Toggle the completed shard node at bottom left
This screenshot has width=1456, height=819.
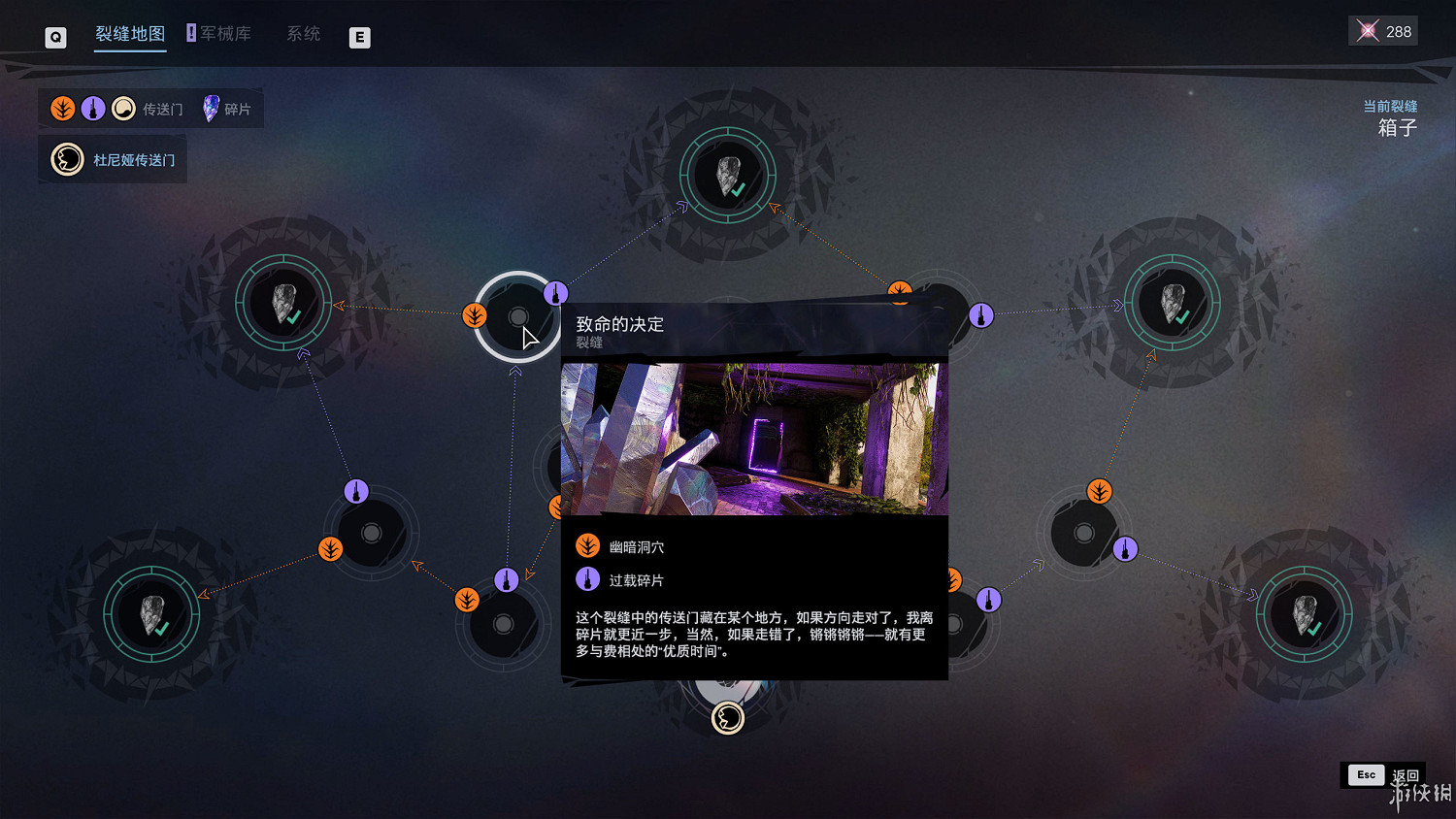point(153,615)
